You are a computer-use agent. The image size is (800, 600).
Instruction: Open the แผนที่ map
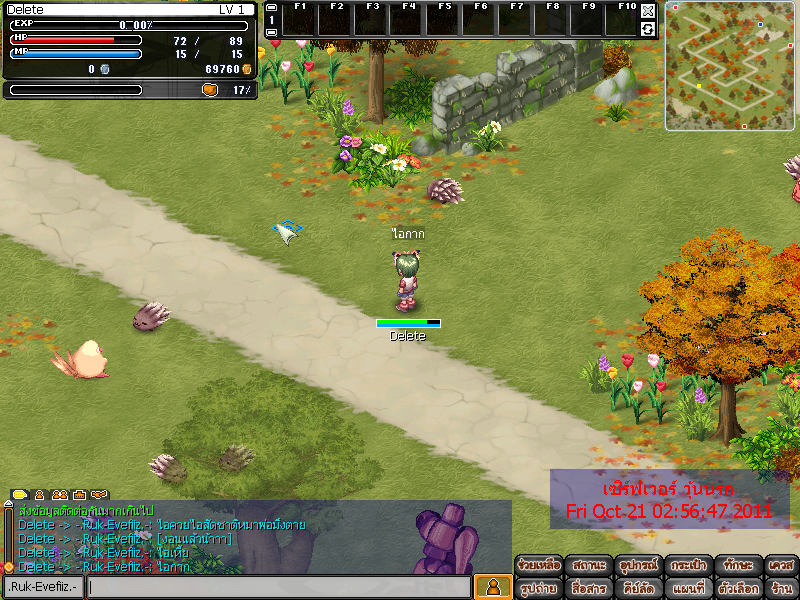click(x=688, y=588)
